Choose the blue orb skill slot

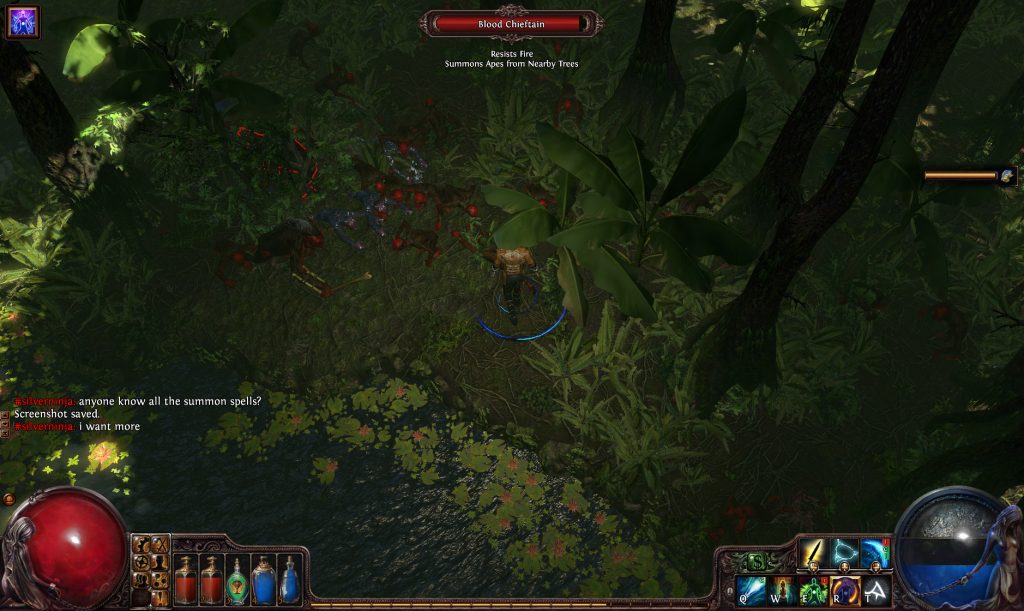point(875,553)
